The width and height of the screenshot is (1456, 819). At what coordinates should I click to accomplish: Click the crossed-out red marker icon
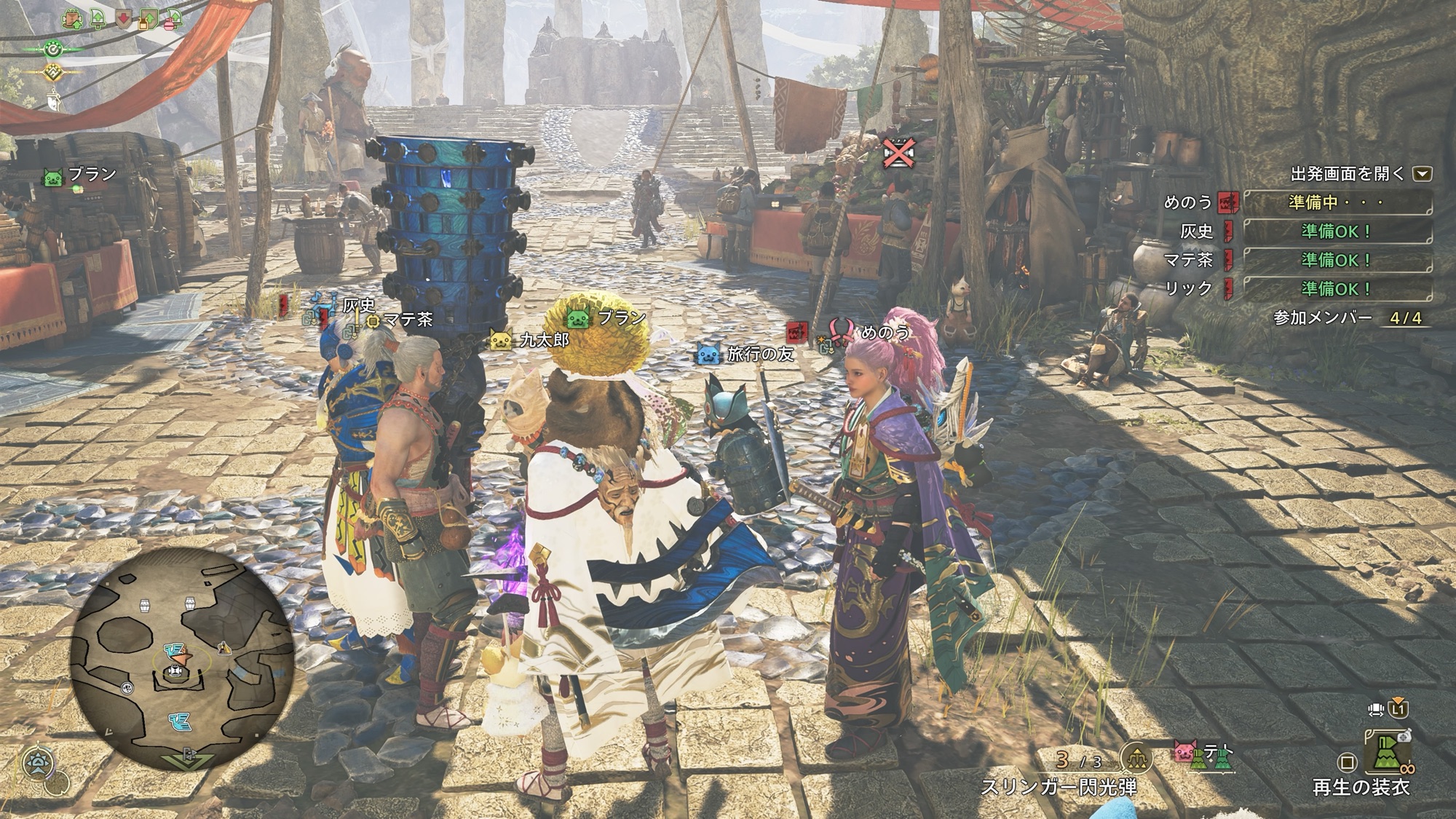pos(898,154)
